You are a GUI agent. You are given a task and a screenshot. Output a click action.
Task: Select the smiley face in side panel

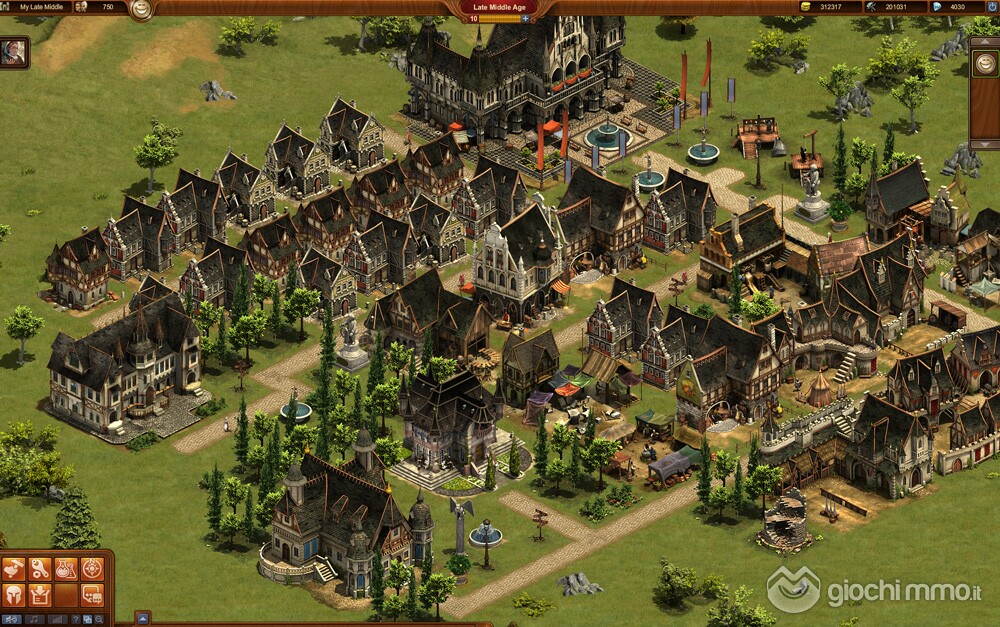click(984, 63)
